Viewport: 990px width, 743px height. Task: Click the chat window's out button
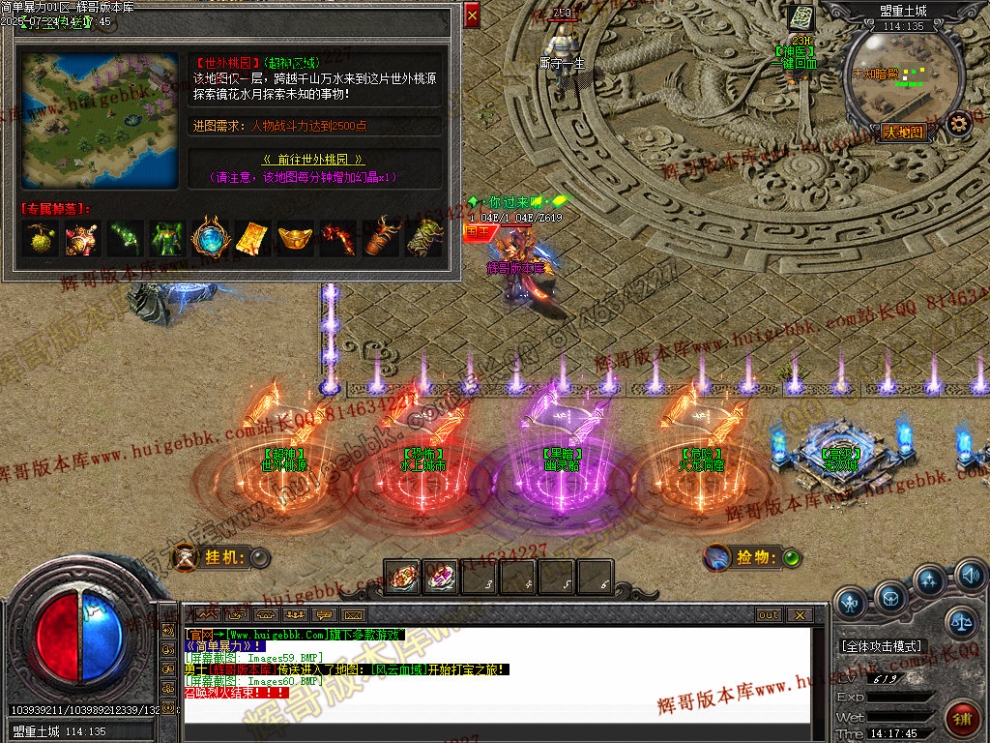[x=768, y=615]
